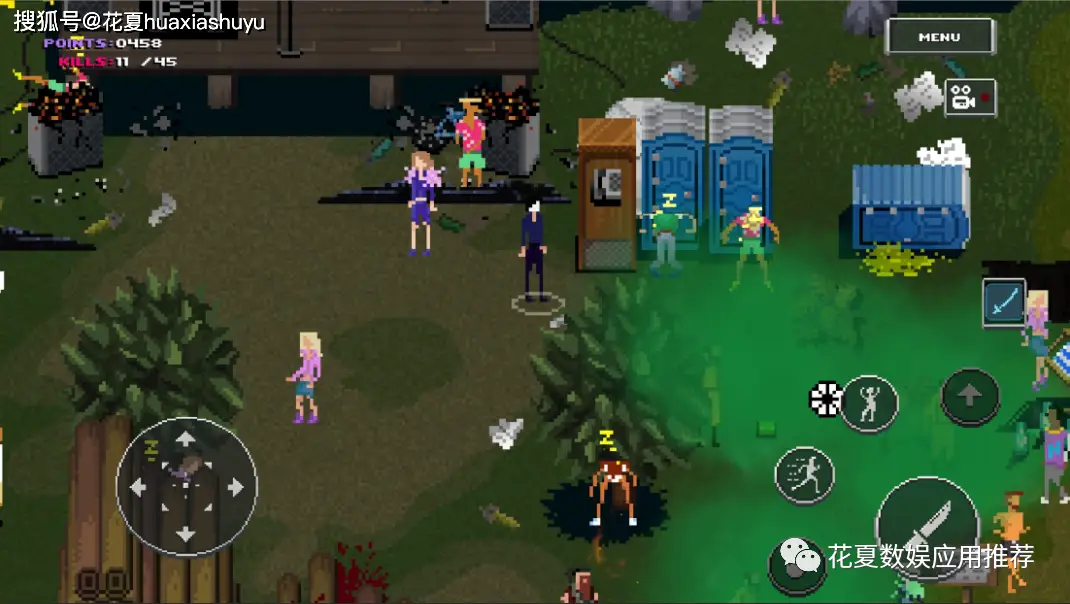
Task: Open the MENU button
Action: 939,37
